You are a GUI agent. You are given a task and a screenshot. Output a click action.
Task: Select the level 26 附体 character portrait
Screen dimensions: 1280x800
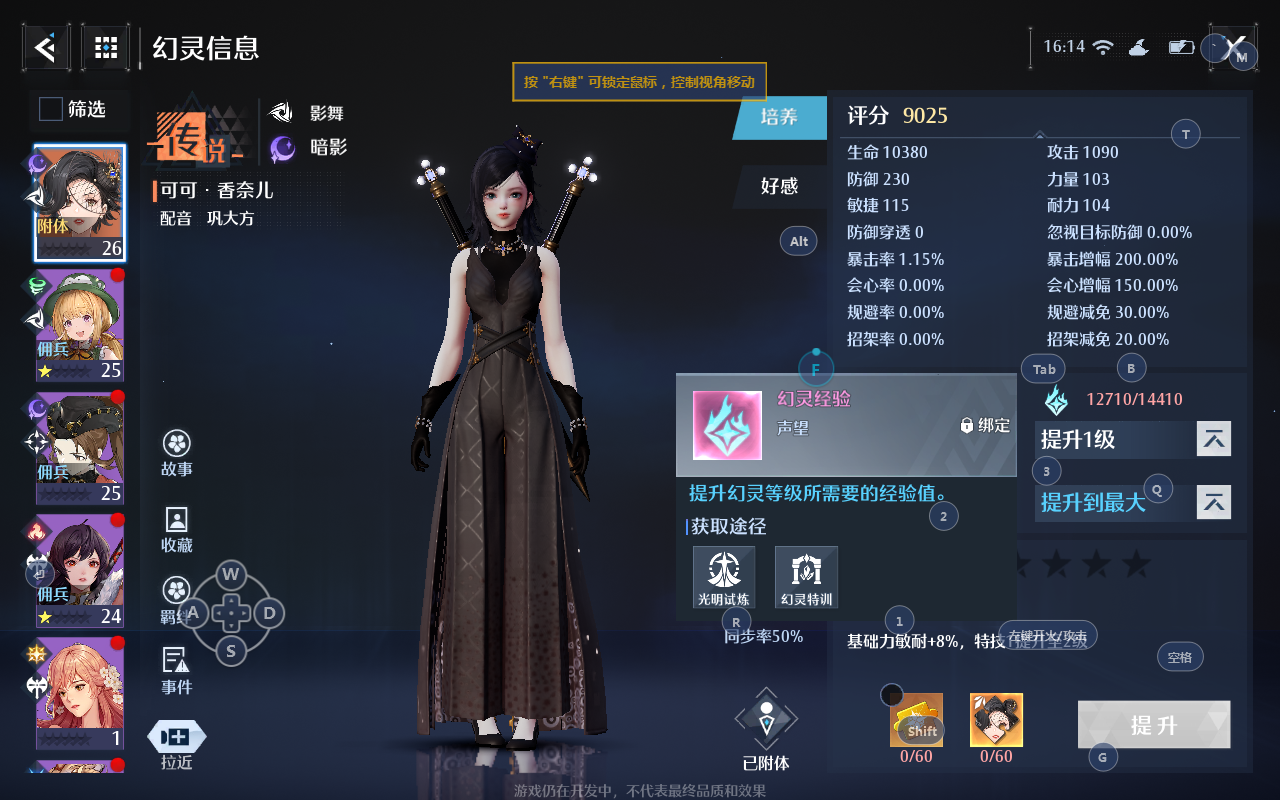tap(80, 203)
